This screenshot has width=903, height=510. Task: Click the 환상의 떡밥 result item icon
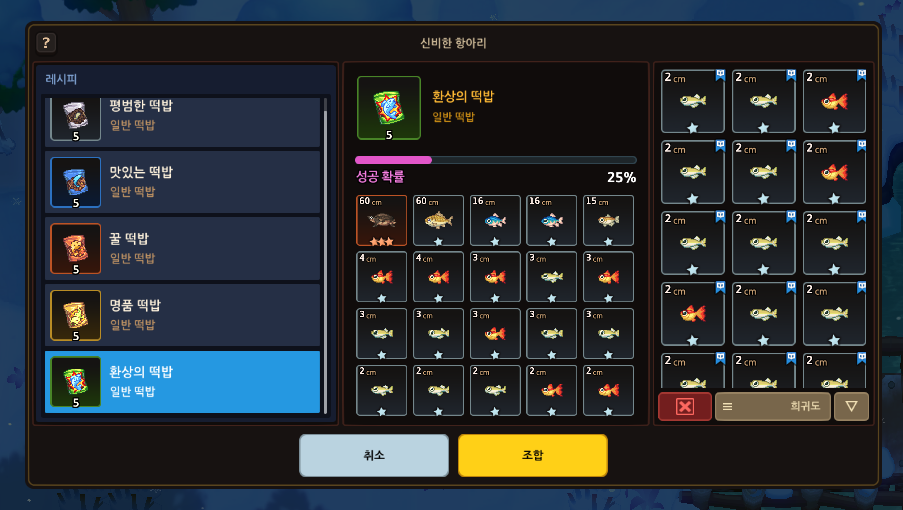pyautogui.click(x=389, y=109)
